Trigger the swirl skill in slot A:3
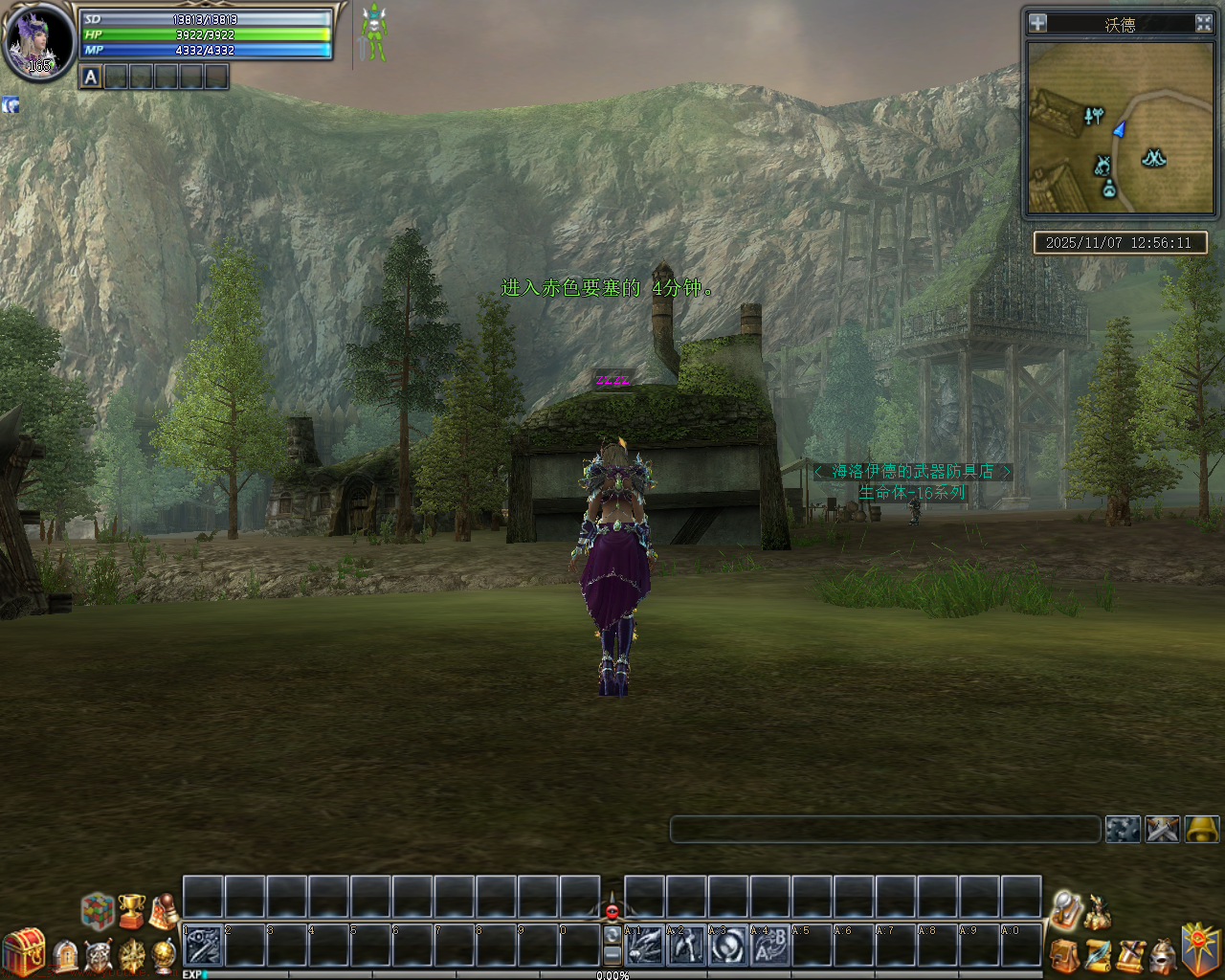The width and height of the screenshot is (1225, 980). pyautogui.click(x=728, y=947)
